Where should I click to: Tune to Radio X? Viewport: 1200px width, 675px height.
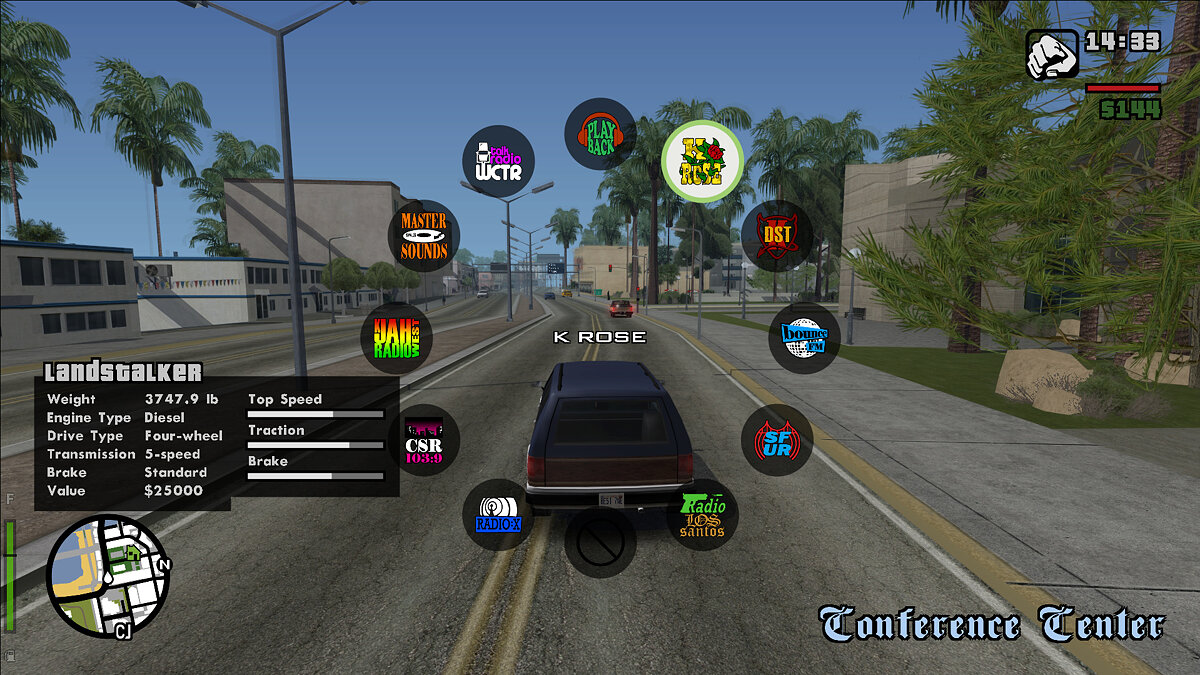click(x=498, y=515)
